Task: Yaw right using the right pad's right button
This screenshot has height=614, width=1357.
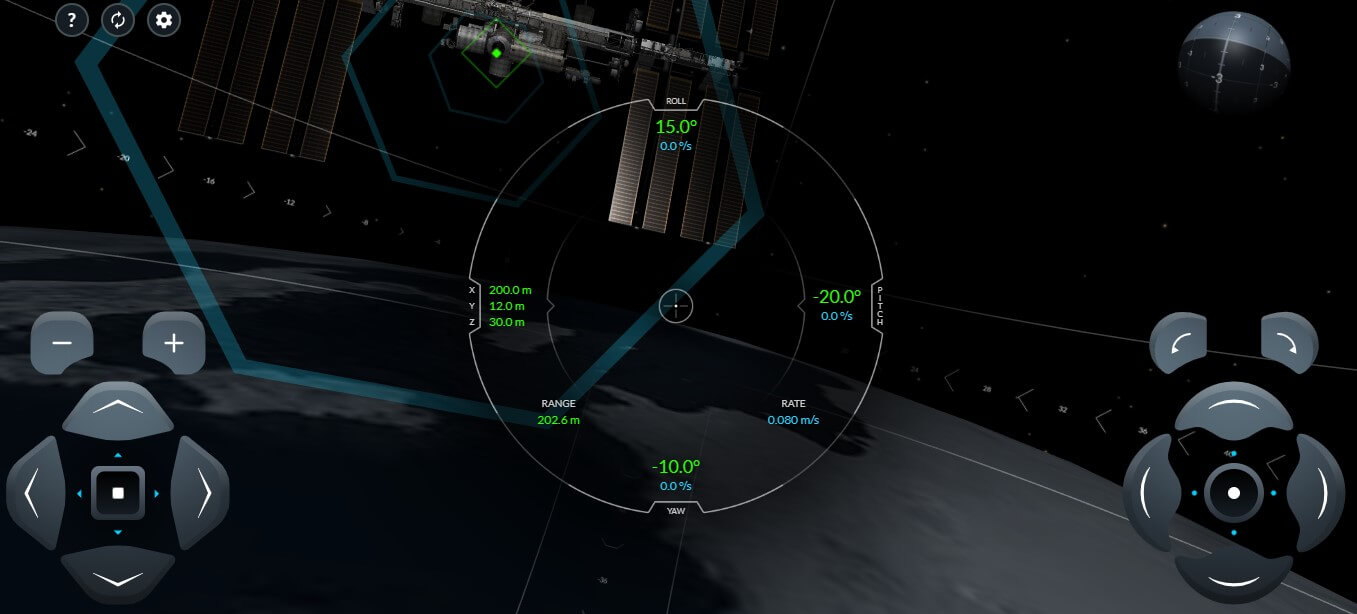Action: coord(1317,493)
